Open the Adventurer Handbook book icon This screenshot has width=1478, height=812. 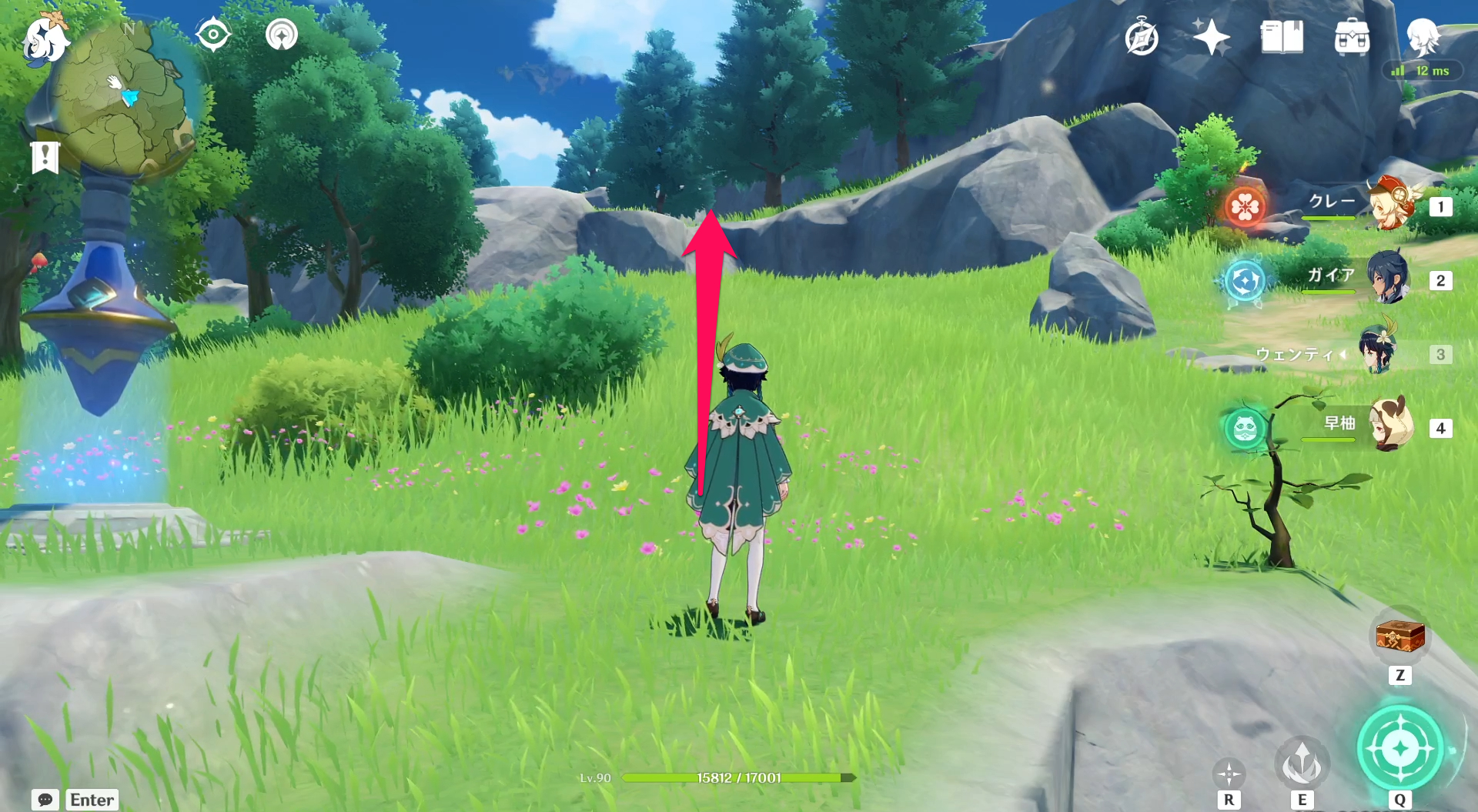(1282, 35)
